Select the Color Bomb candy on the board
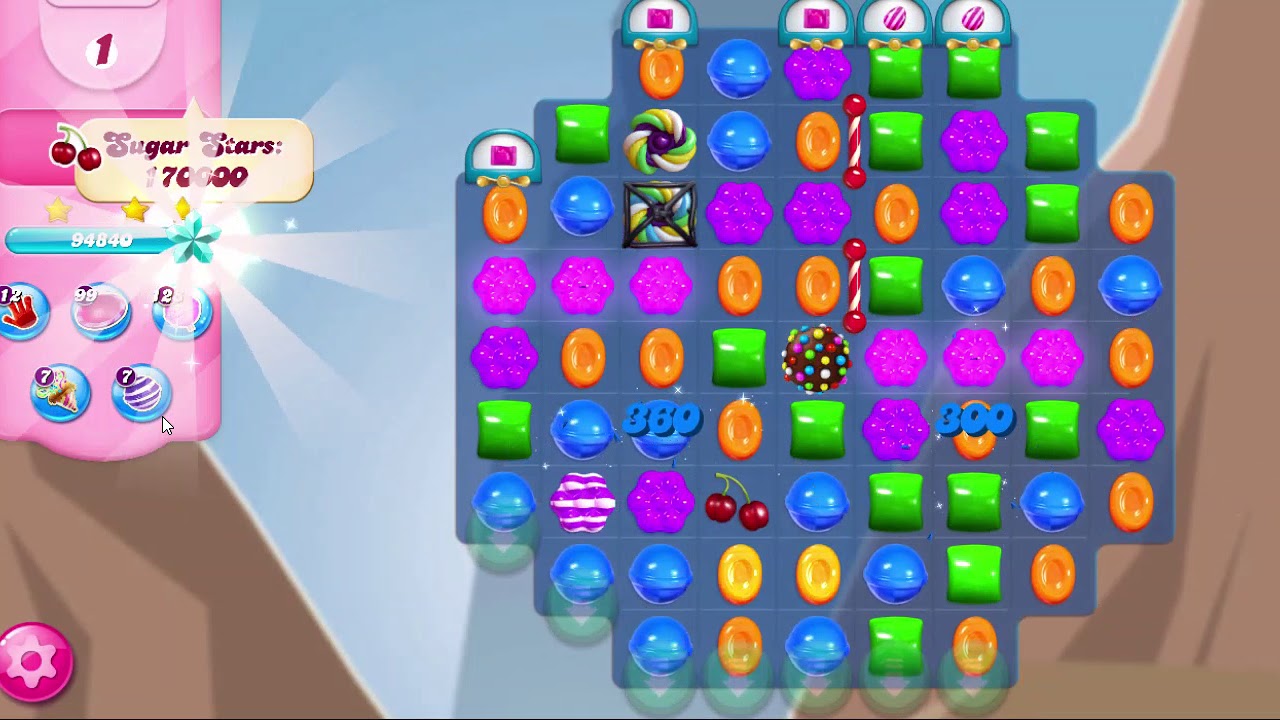Screen dimensions: 1280x720 (815, 356)
